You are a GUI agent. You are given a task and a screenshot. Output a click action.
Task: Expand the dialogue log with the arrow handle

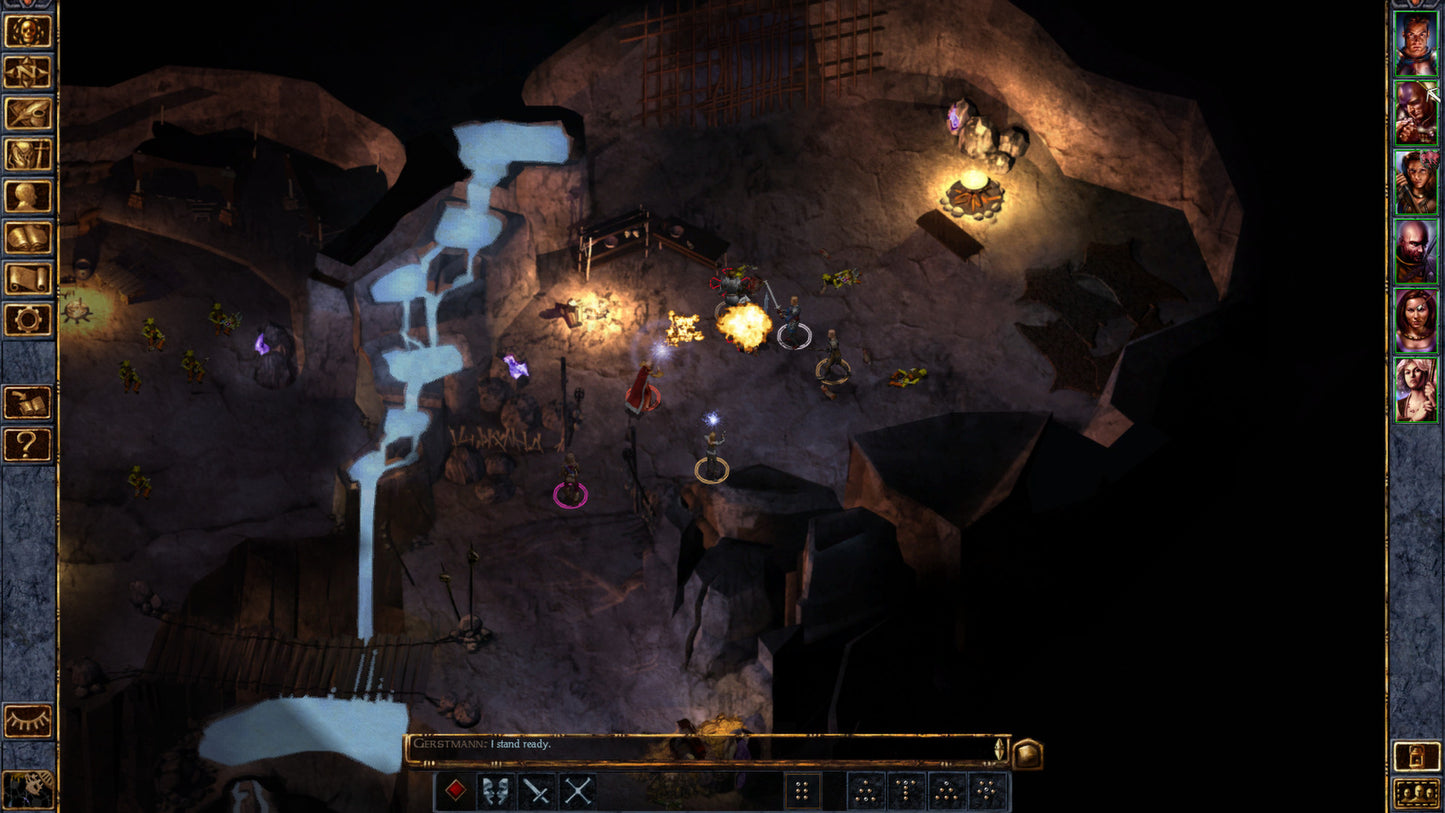click(x=998, y=749)
